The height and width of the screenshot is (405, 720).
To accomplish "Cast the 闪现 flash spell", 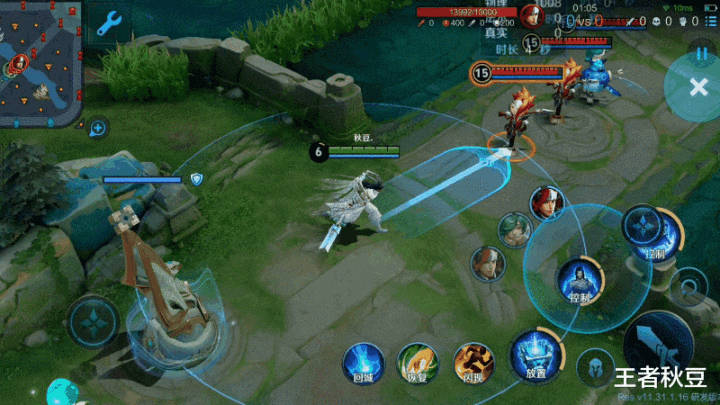I will pos(473,362).
